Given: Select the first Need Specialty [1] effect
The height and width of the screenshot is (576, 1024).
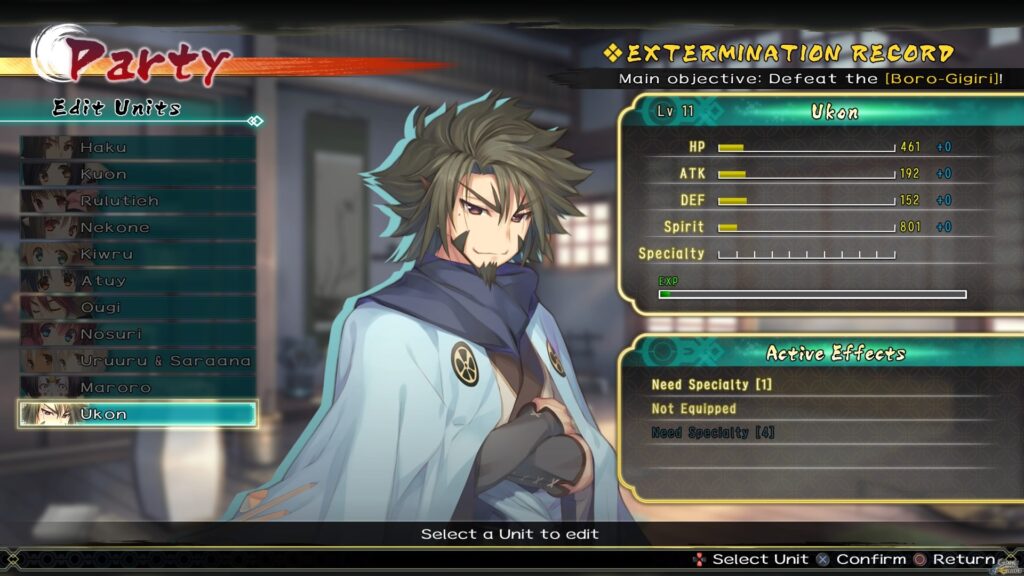Looking at the screenshot, I should point(820,385).
